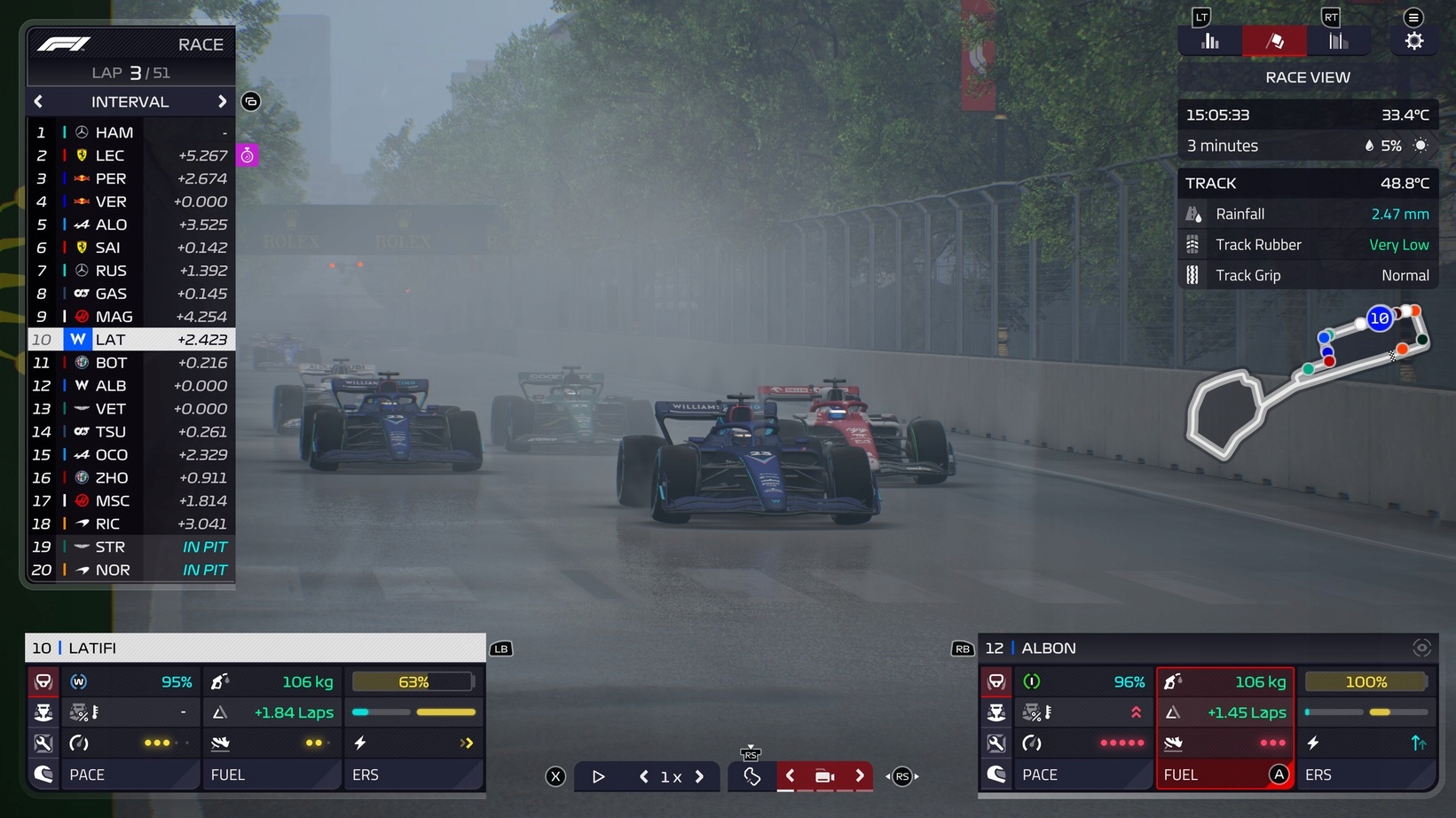Viewport: 1456px width, 818px height.
Task: Switch the Interval column to the previous view
Action: 38,102
